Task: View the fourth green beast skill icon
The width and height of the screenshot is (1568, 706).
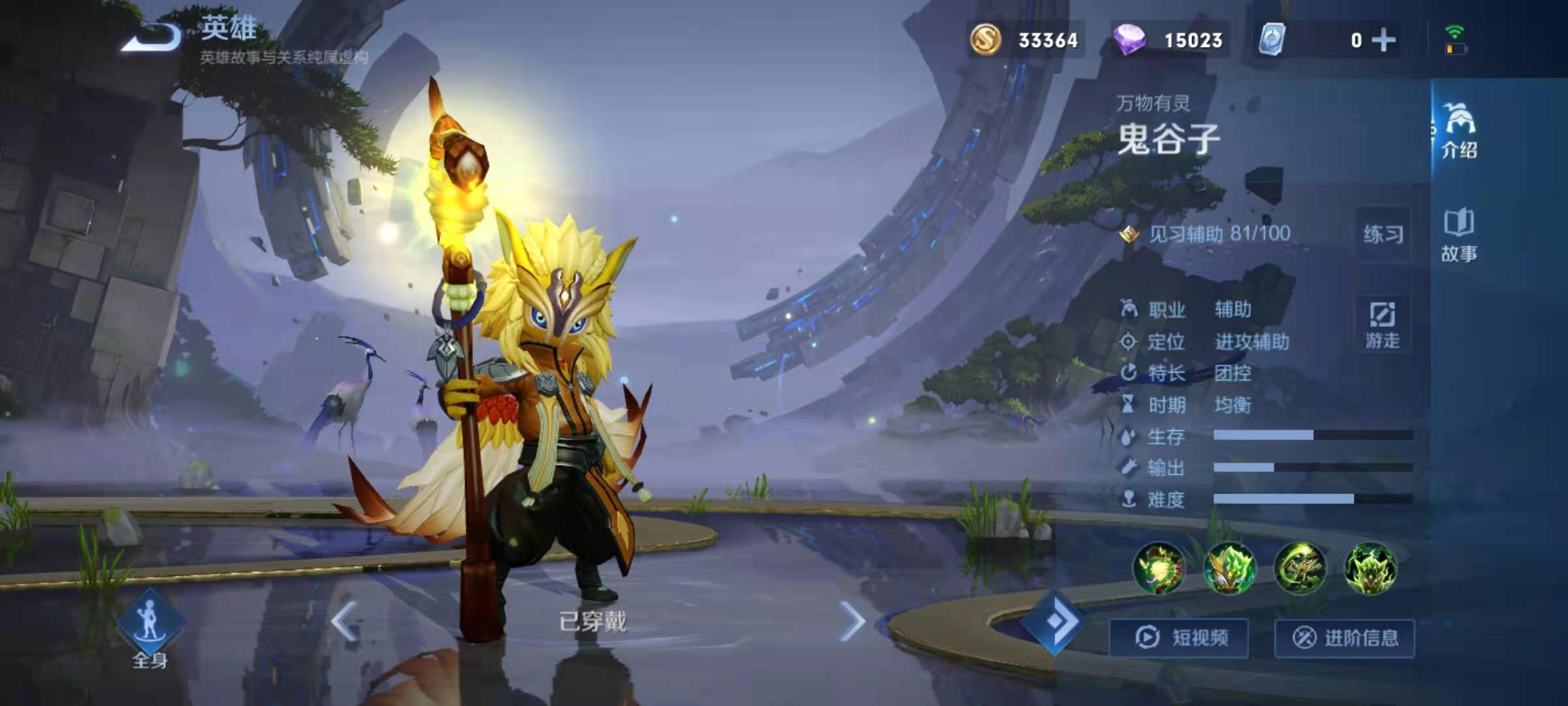Action: tap(1370, 569)
